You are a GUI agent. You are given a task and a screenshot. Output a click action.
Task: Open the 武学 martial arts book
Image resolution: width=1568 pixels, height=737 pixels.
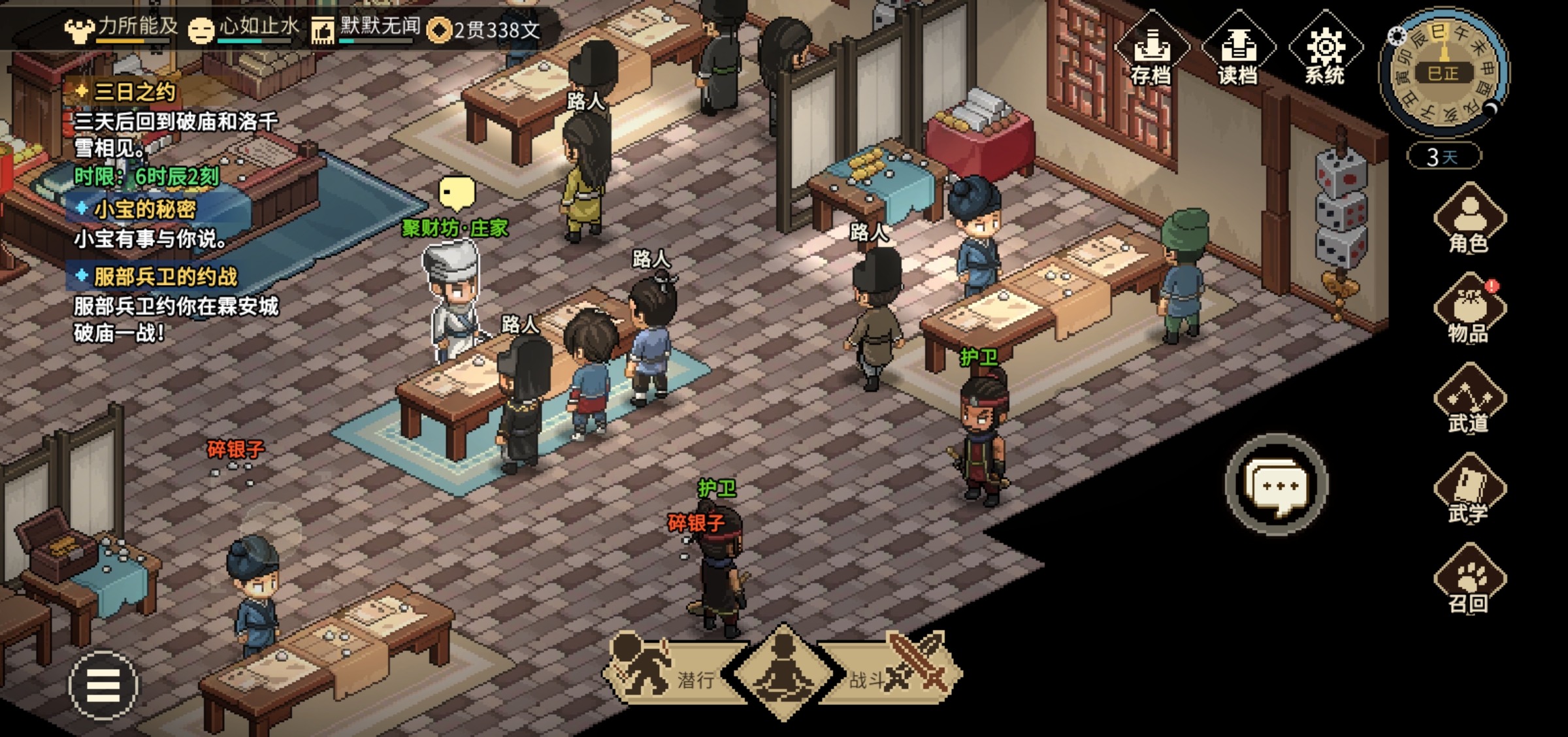point(1469,489)
